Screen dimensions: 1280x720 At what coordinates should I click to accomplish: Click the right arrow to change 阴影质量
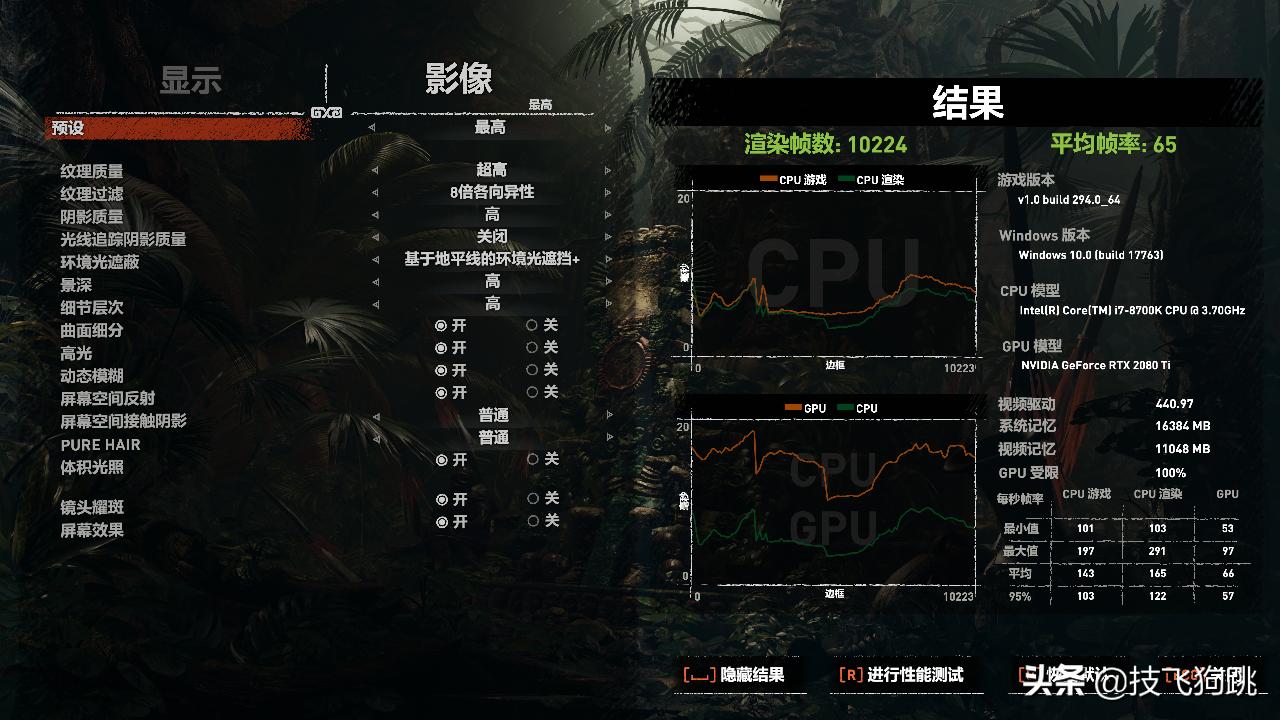pyautogui.click(x=607, y=214)
